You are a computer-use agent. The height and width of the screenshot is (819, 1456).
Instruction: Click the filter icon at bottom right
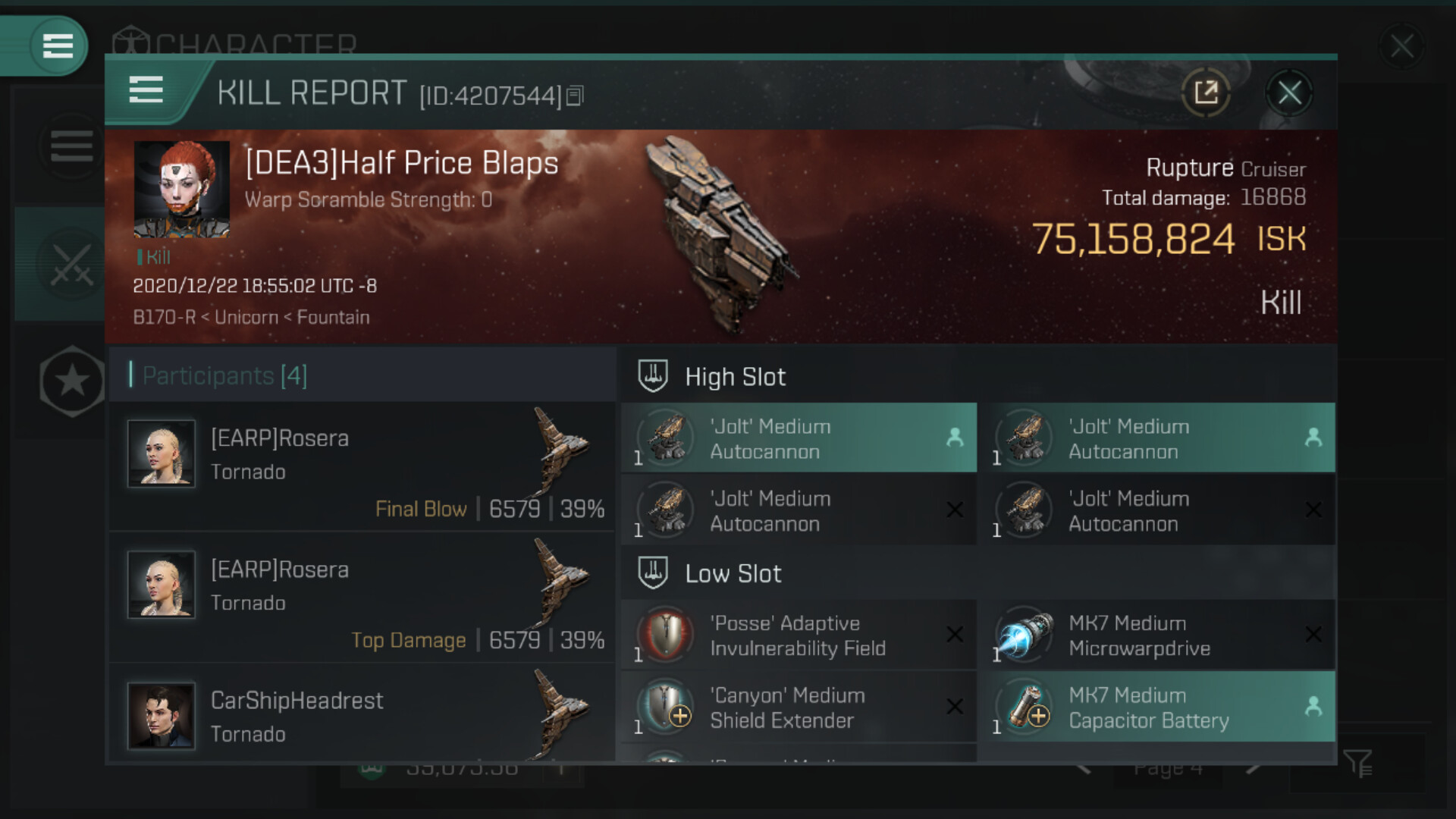tap(1357, 763)
